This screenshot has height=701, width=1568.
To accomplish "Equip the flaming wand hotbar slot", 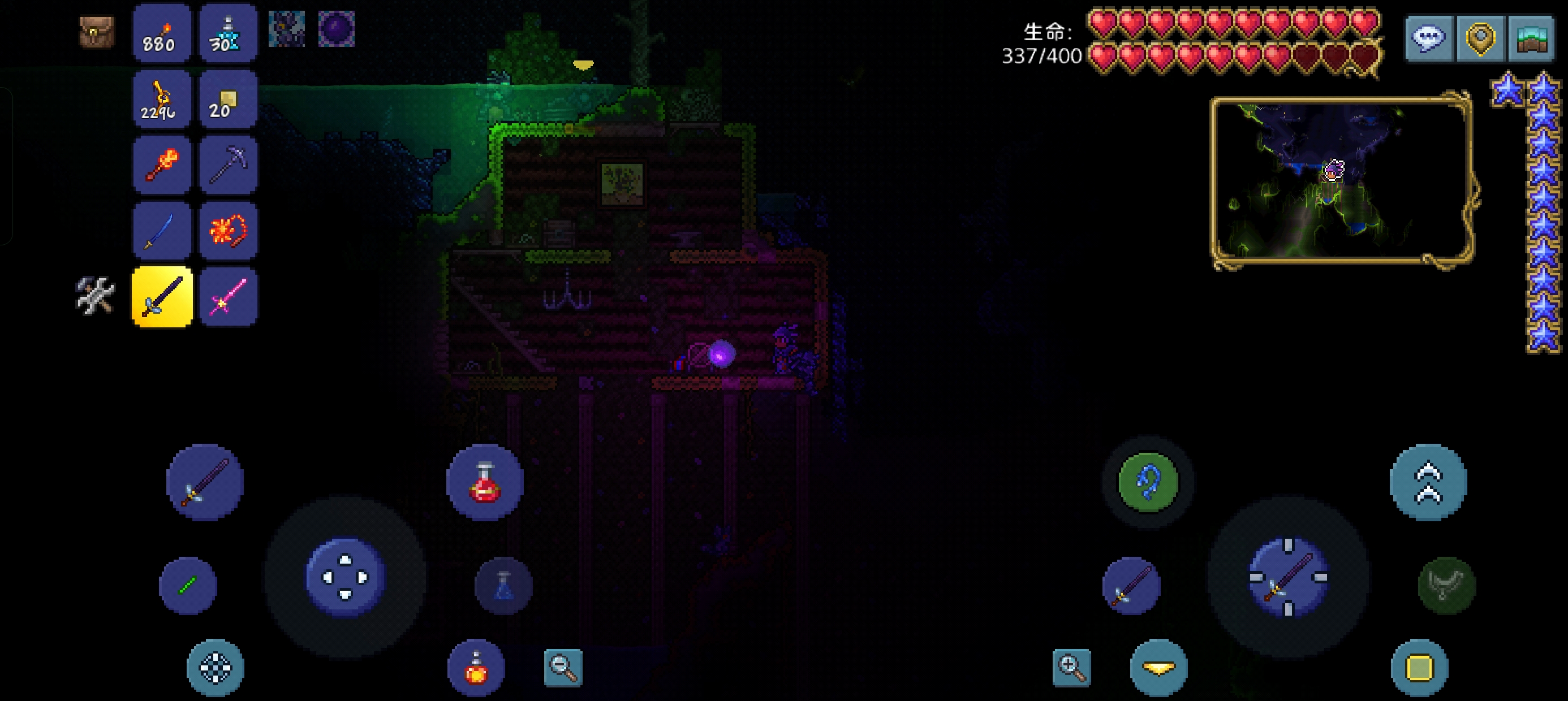I will tap(162, 165).
